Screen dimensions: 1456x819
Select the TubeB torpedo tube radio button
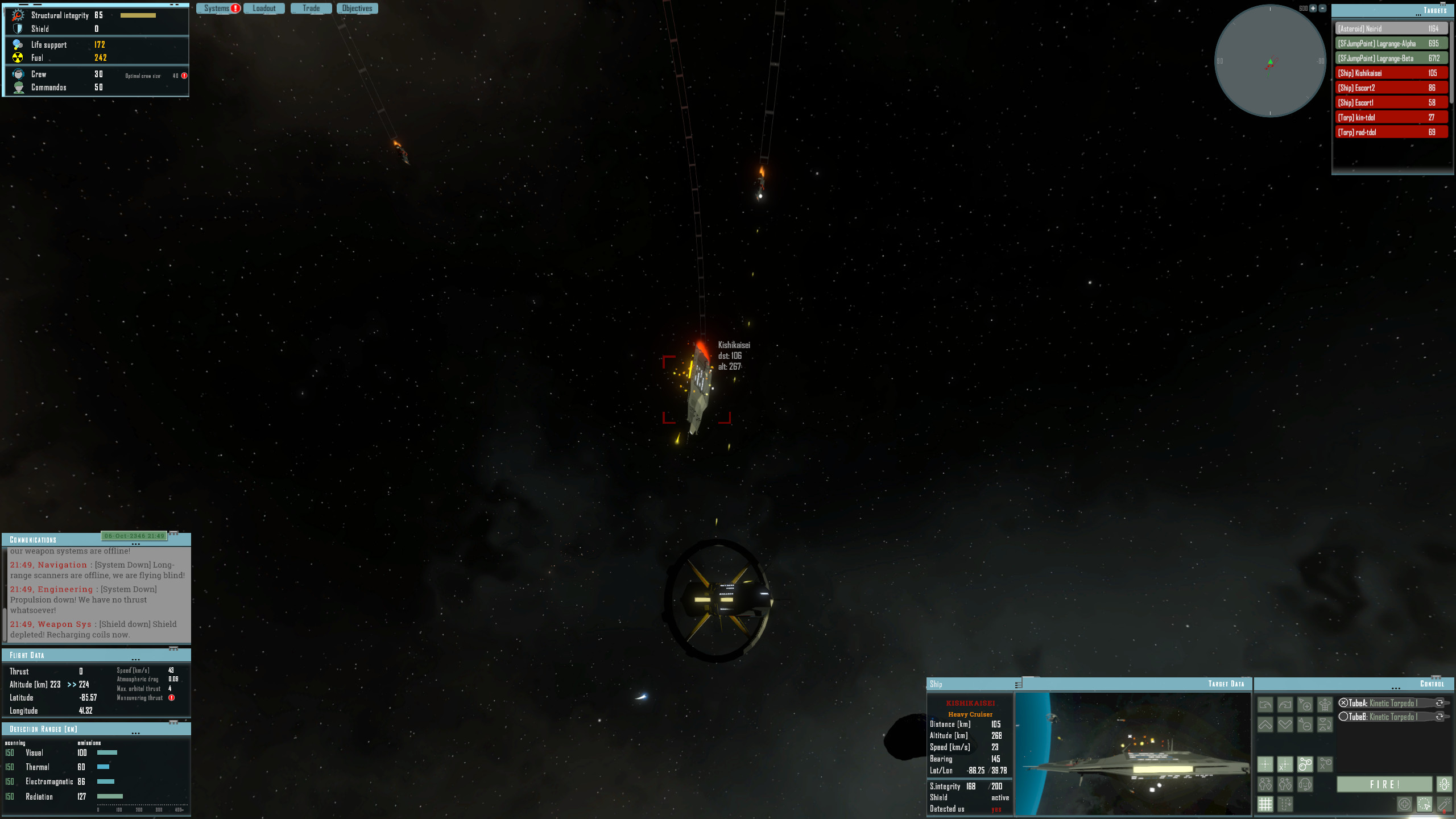coord(1343,717)
